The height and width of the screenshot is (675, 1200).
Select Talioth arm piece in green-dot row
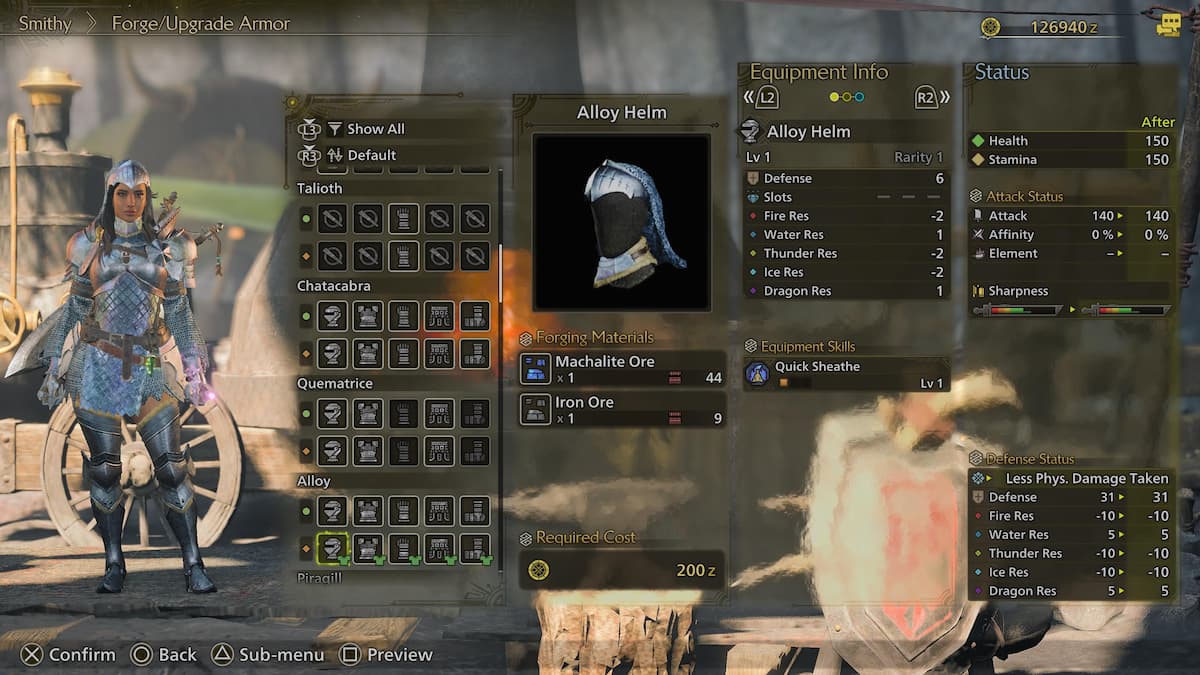tap(404, 218)
